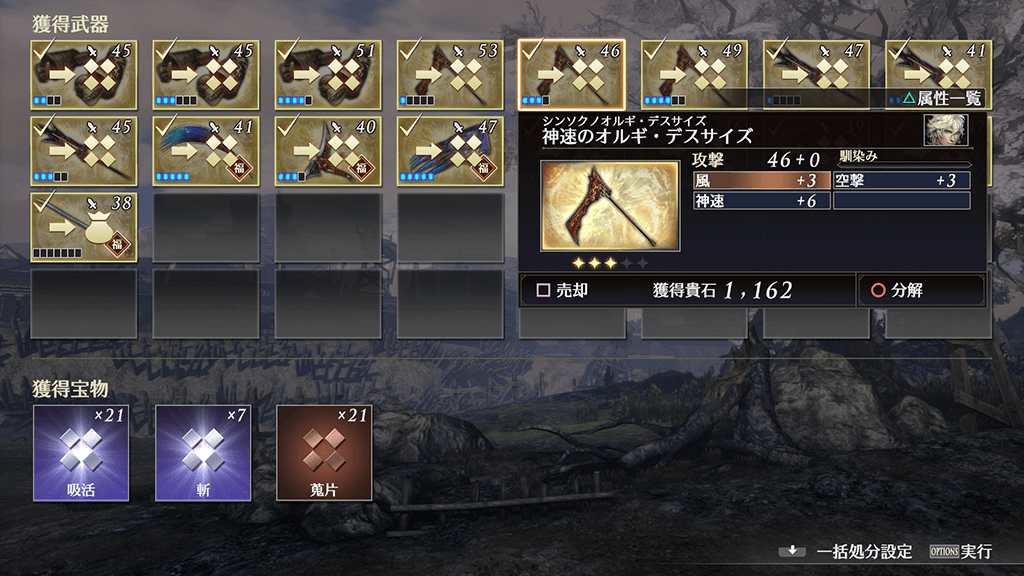Select the 神速 +6 attribute row
This screenshot has height=576, width=1024.
click(x=760, y=201)
